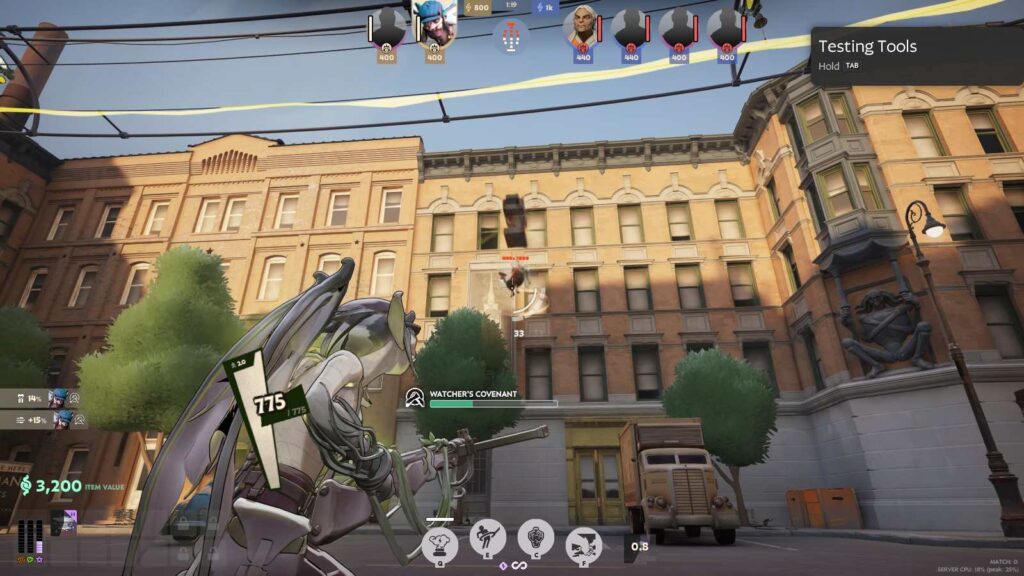Activate the smoke cloud Q ability
The height and width of the screenshot is (576, 1024).
coord(440,543)
